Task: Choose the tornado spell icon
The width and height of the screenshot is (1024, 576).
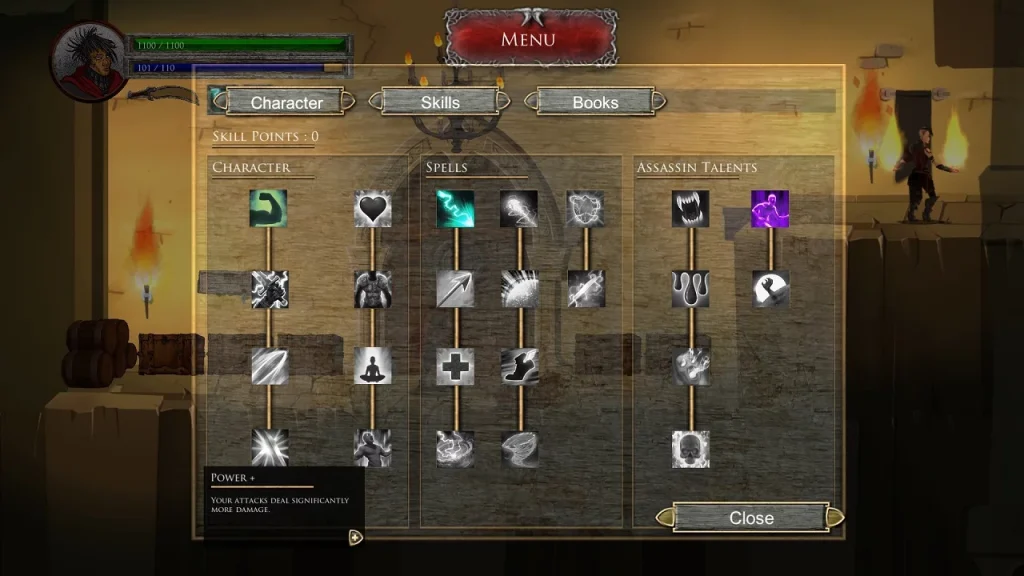Action: click(519, 449)
